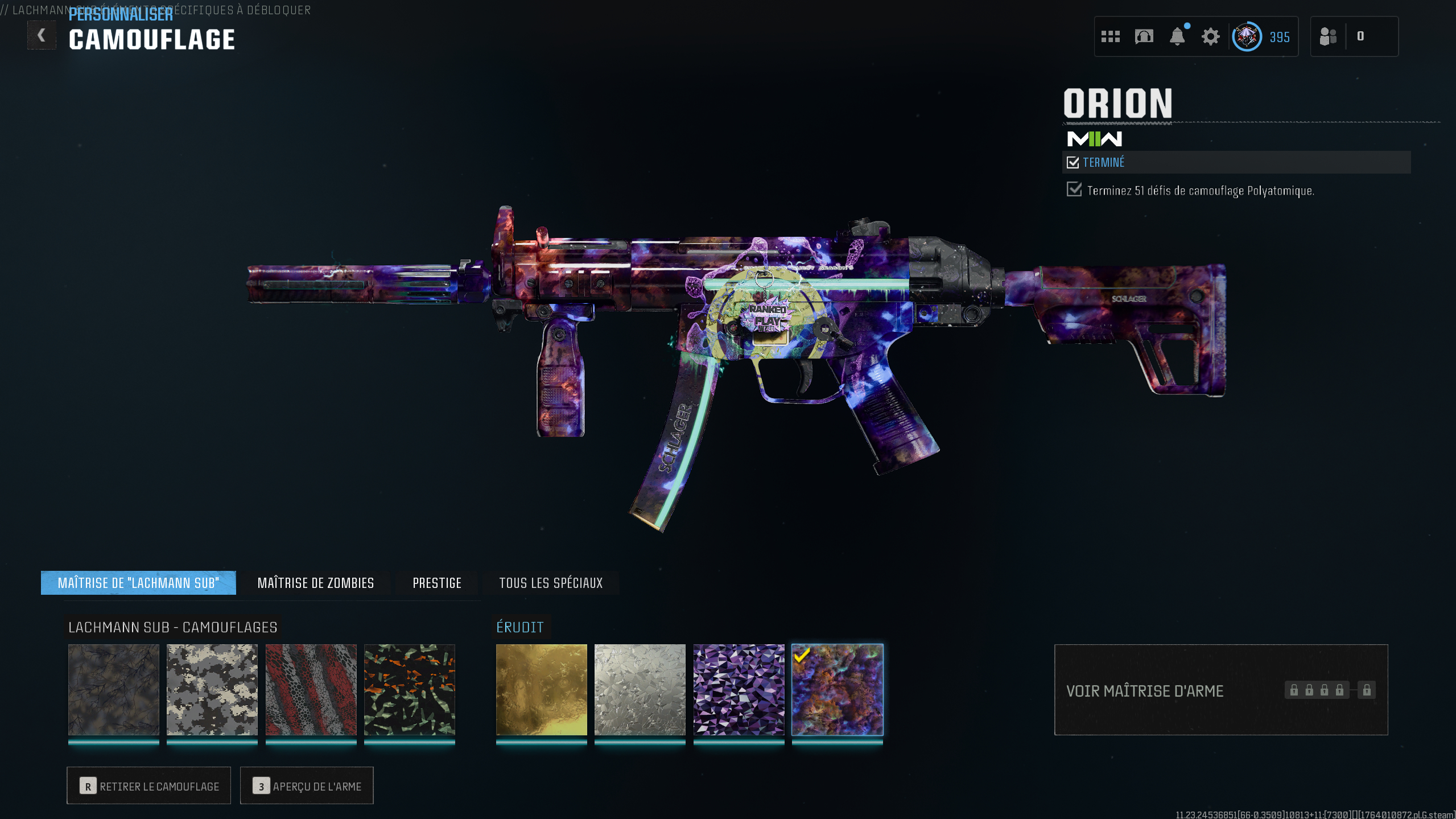Open the social party icon
Image resolution: width=1456 pixels, height=819 pixels.
tap(1328, 37)
